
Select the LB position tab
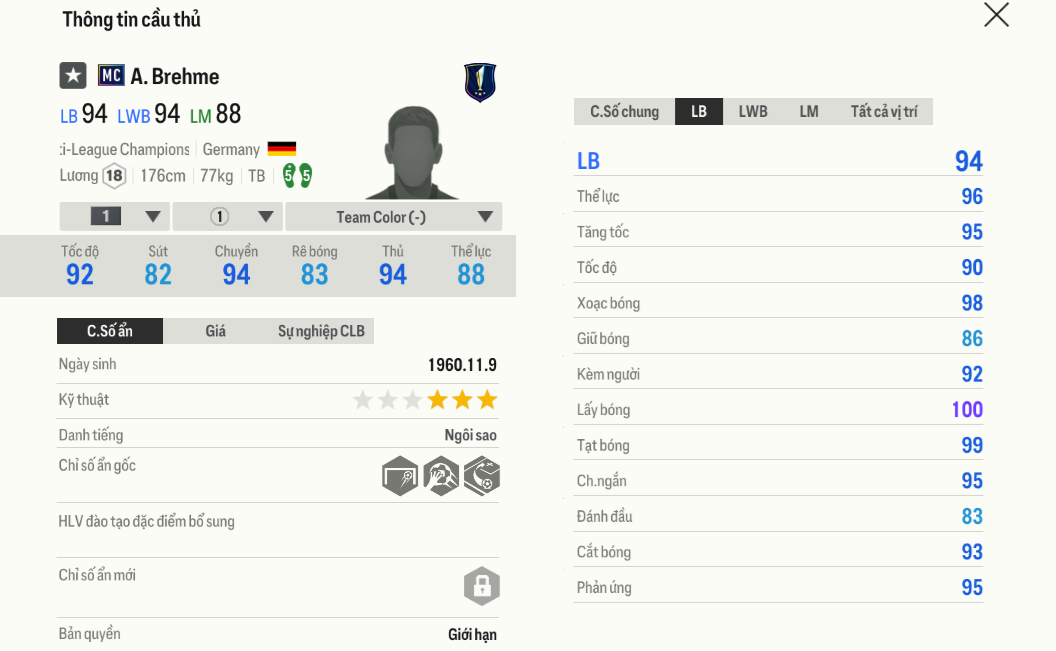(699, 112)
